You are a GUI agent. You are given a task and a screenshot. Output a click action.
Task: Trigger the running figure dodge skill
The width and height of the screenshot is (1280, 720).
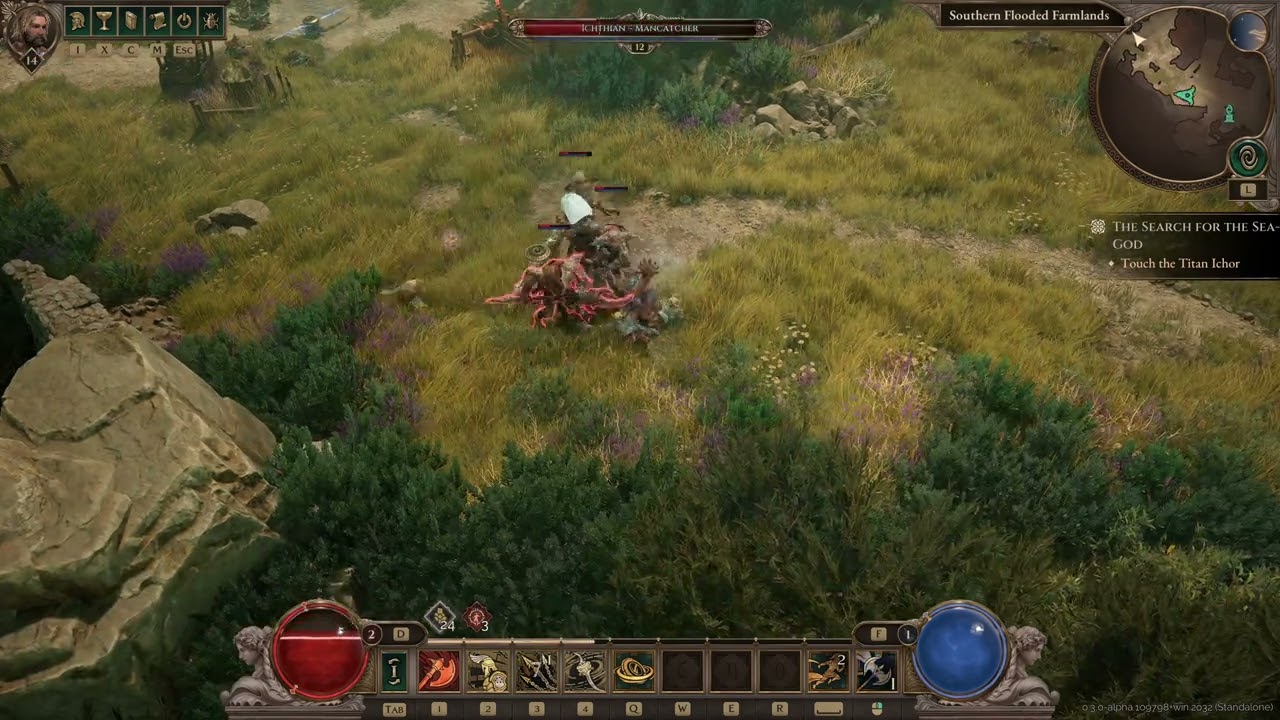click(x=828, y=671)
